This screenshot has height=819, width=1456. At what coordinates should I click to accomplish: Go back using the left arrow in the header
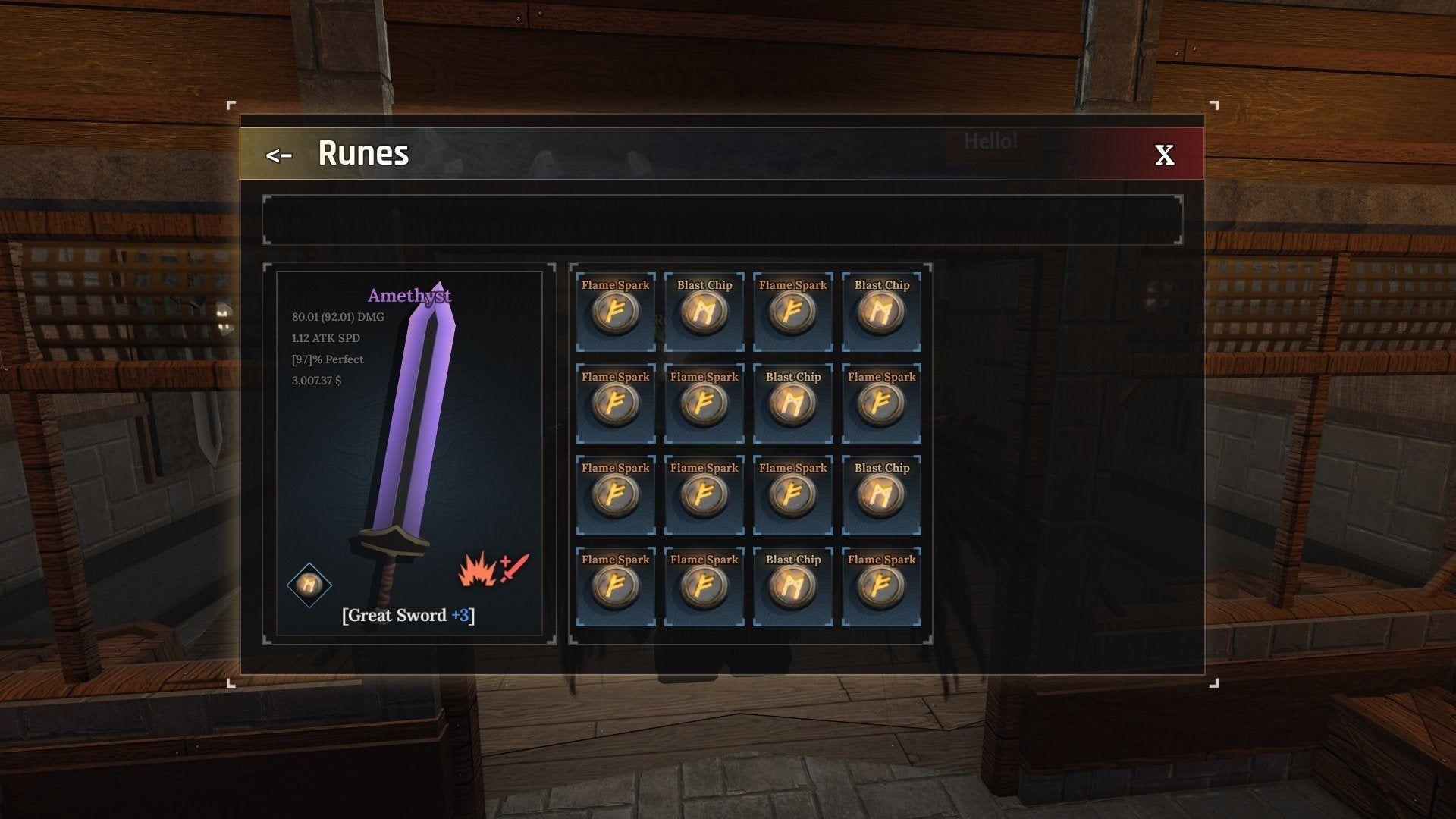(x=280, y=155)
